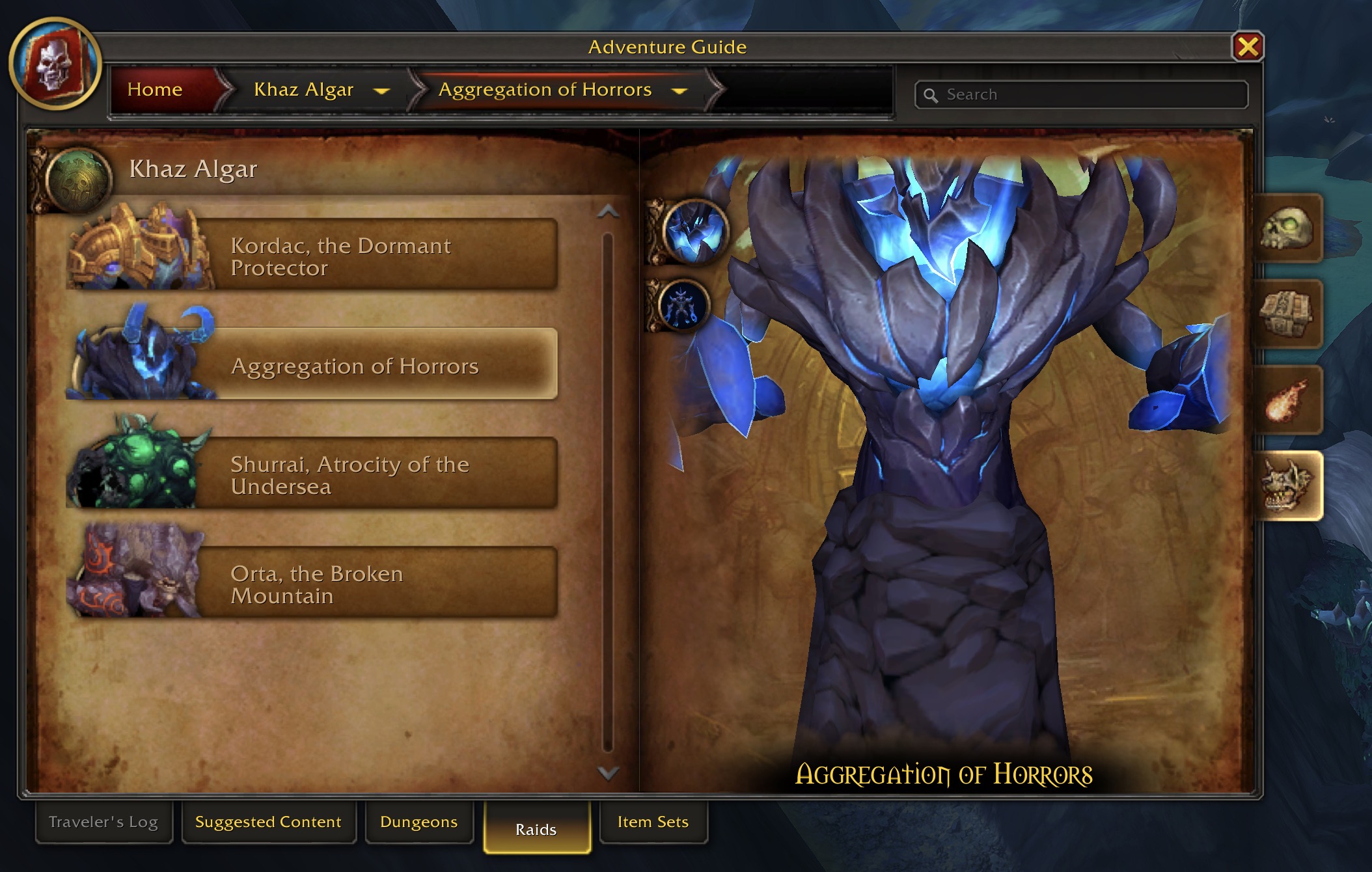Show the green skull overview side tab
Image resolution: width=1372 pixels, height=872 pixels.
pyautogui.click(x=1287, y=229)
